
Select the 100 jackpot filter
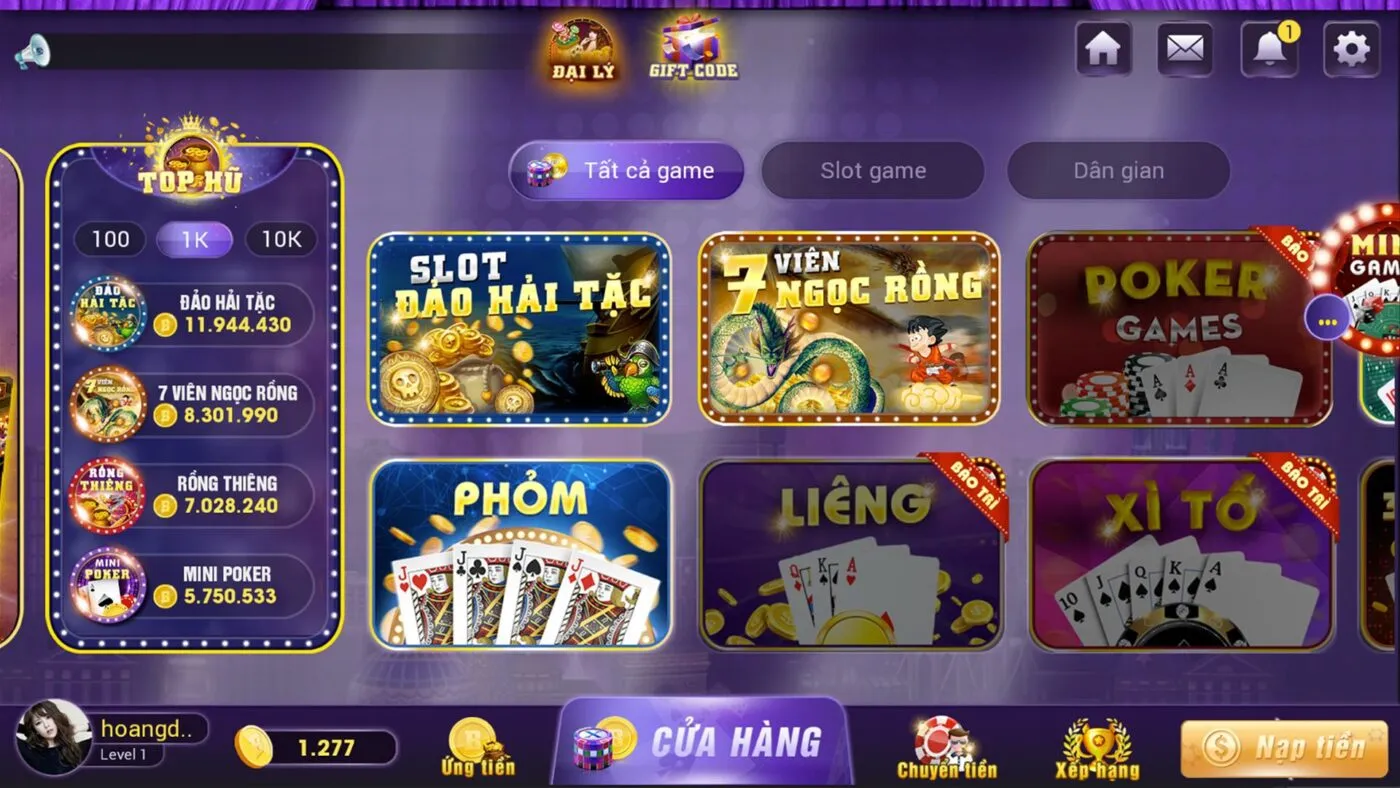point(110,239)
